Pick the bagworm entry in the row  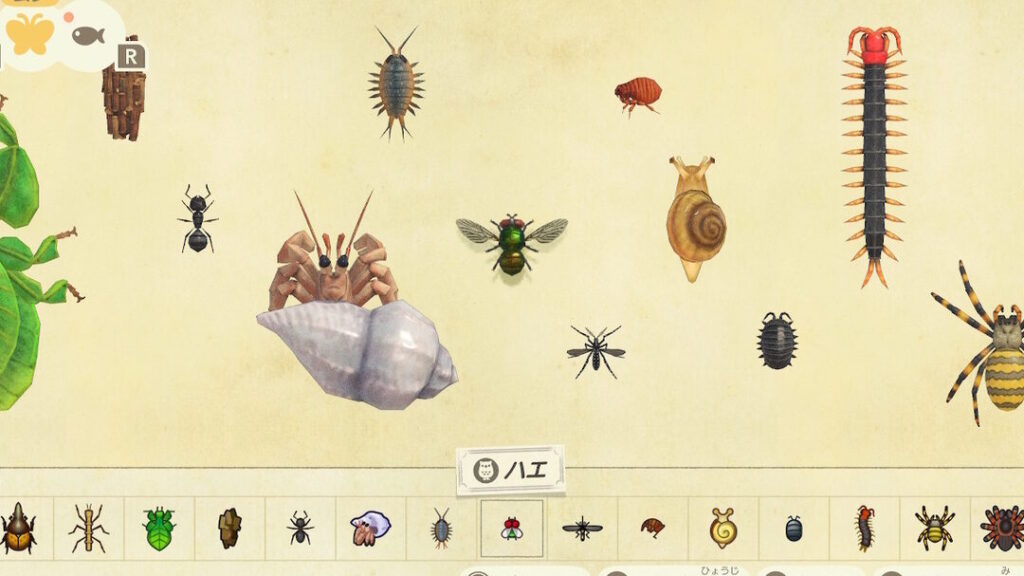click(x=230, y=528)
